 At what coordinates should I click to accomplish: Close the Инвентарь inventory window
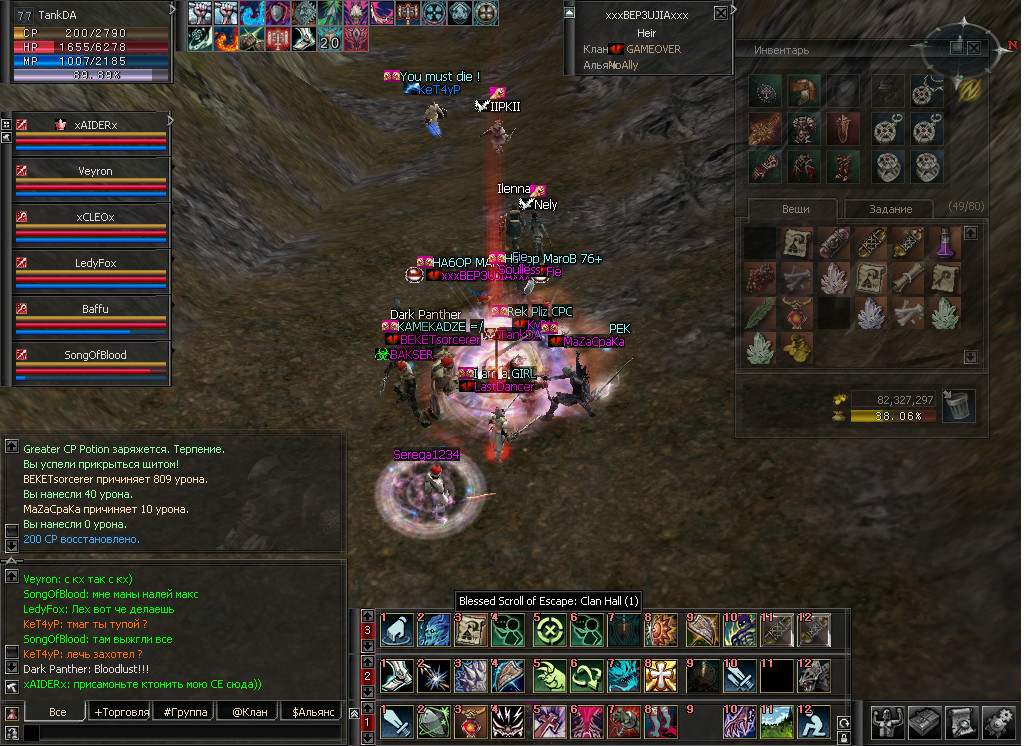point(976,47)
